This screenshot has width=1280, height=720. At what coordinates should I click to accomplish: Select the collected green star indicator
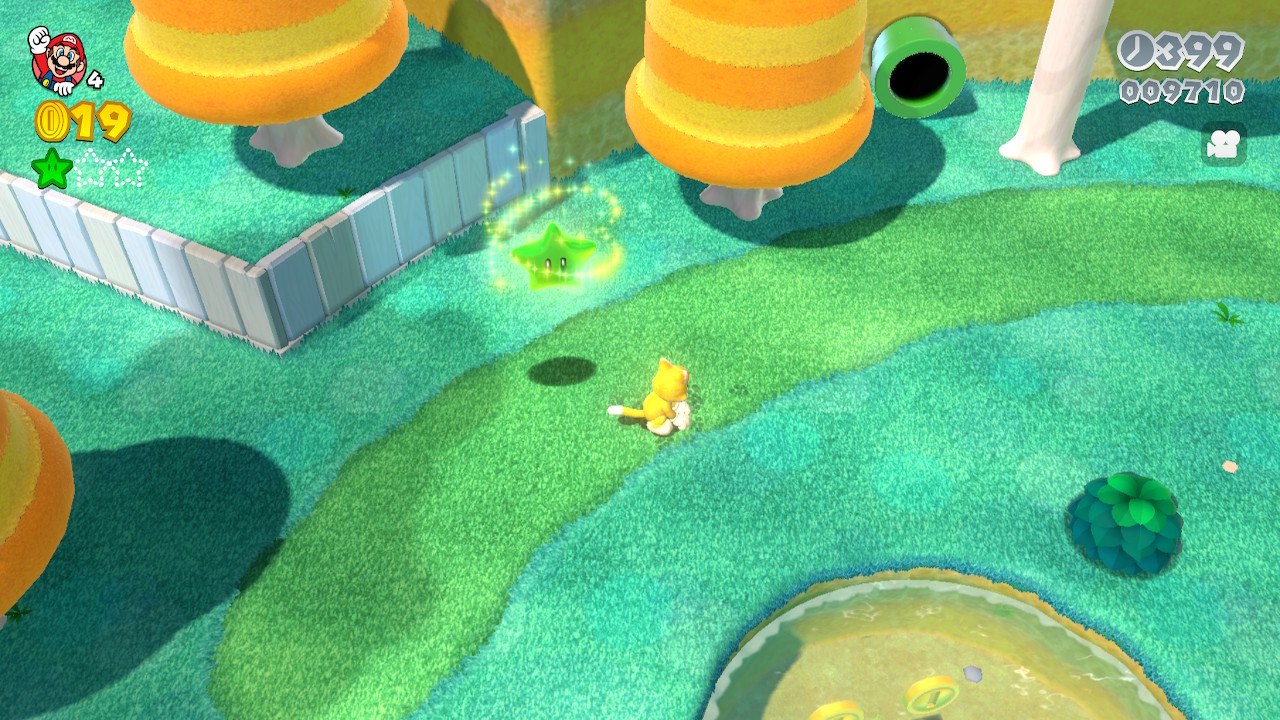(52, 168)
